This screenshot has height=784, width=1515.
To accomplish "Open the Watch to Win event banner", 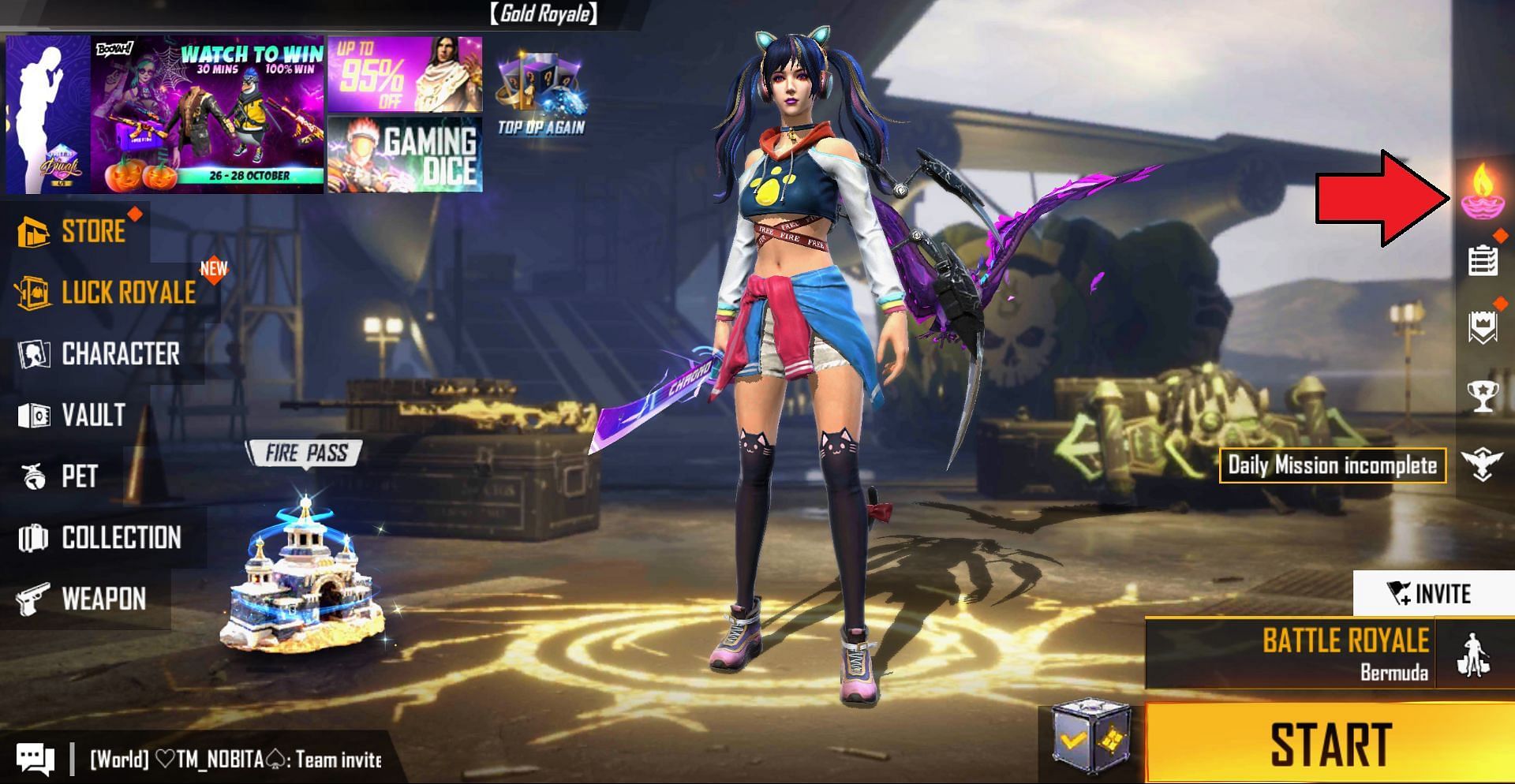I will tap(208, 114).
